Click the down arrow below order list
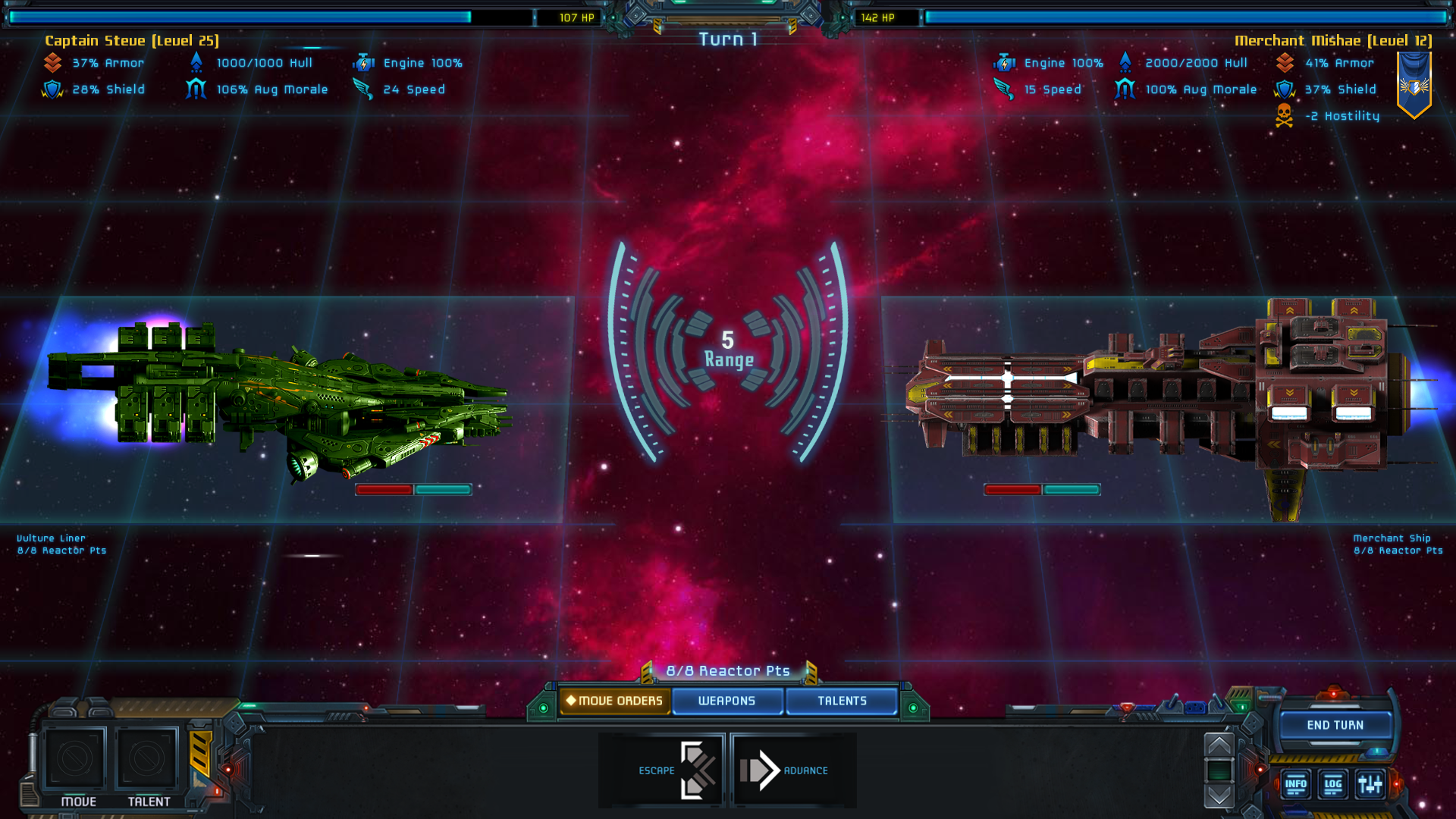 pos(1219,795)
